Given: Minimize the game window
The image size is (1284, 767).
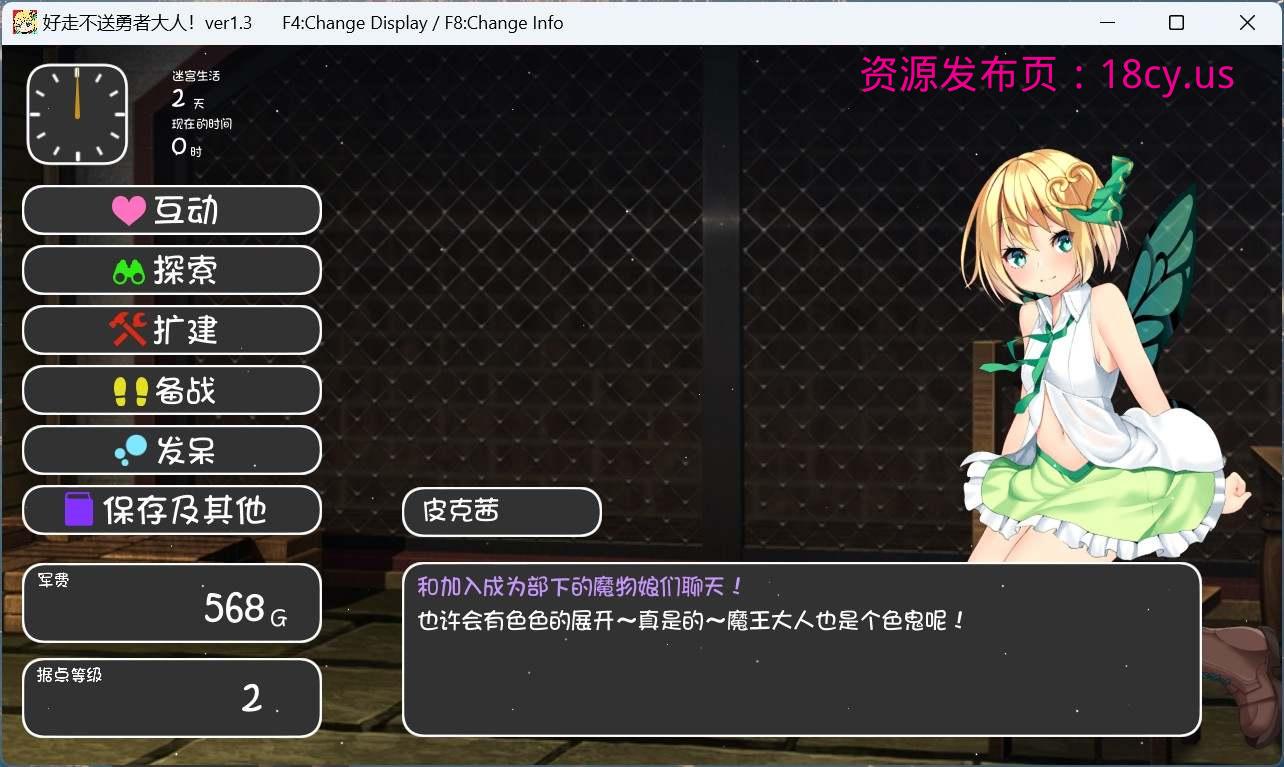Looking at the screenshot, I should (1106, 22).
